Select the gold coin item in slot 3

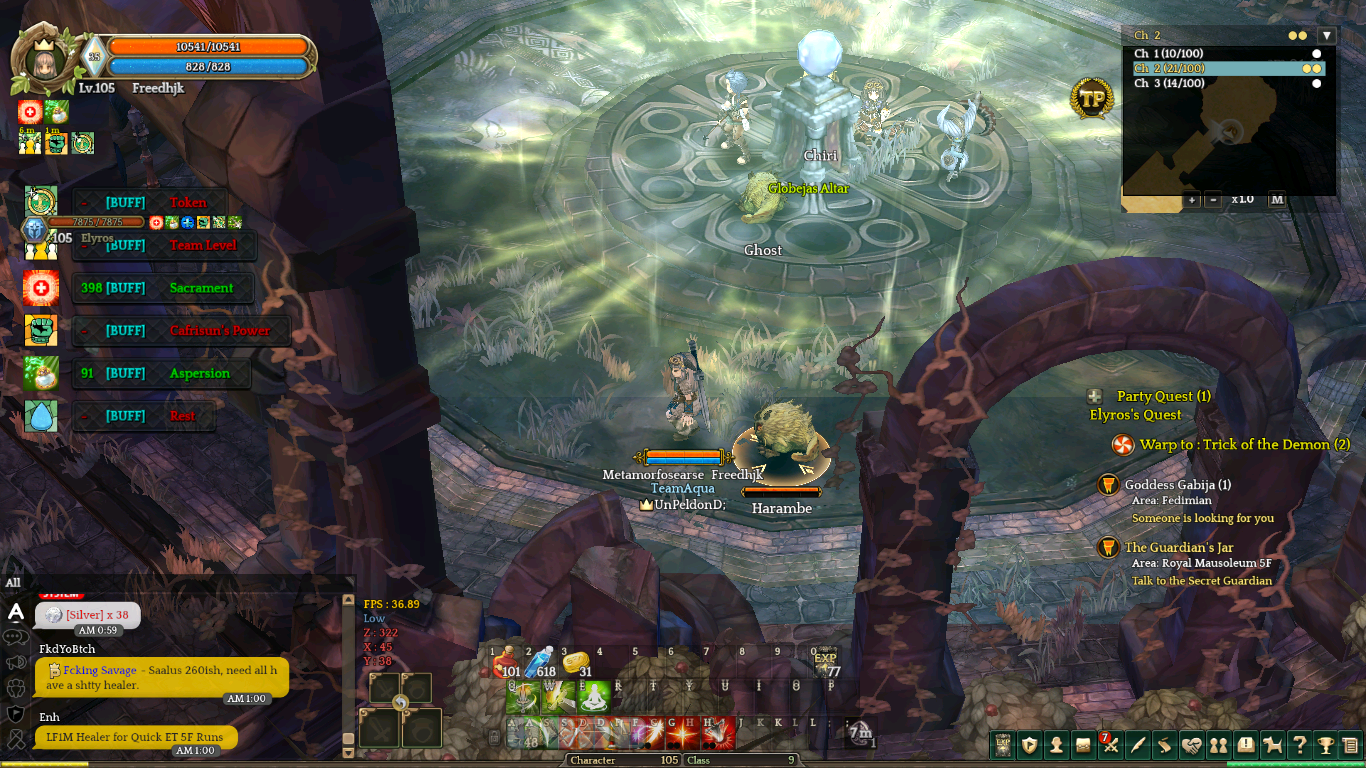pyautogui.click(x=576, y=663)
